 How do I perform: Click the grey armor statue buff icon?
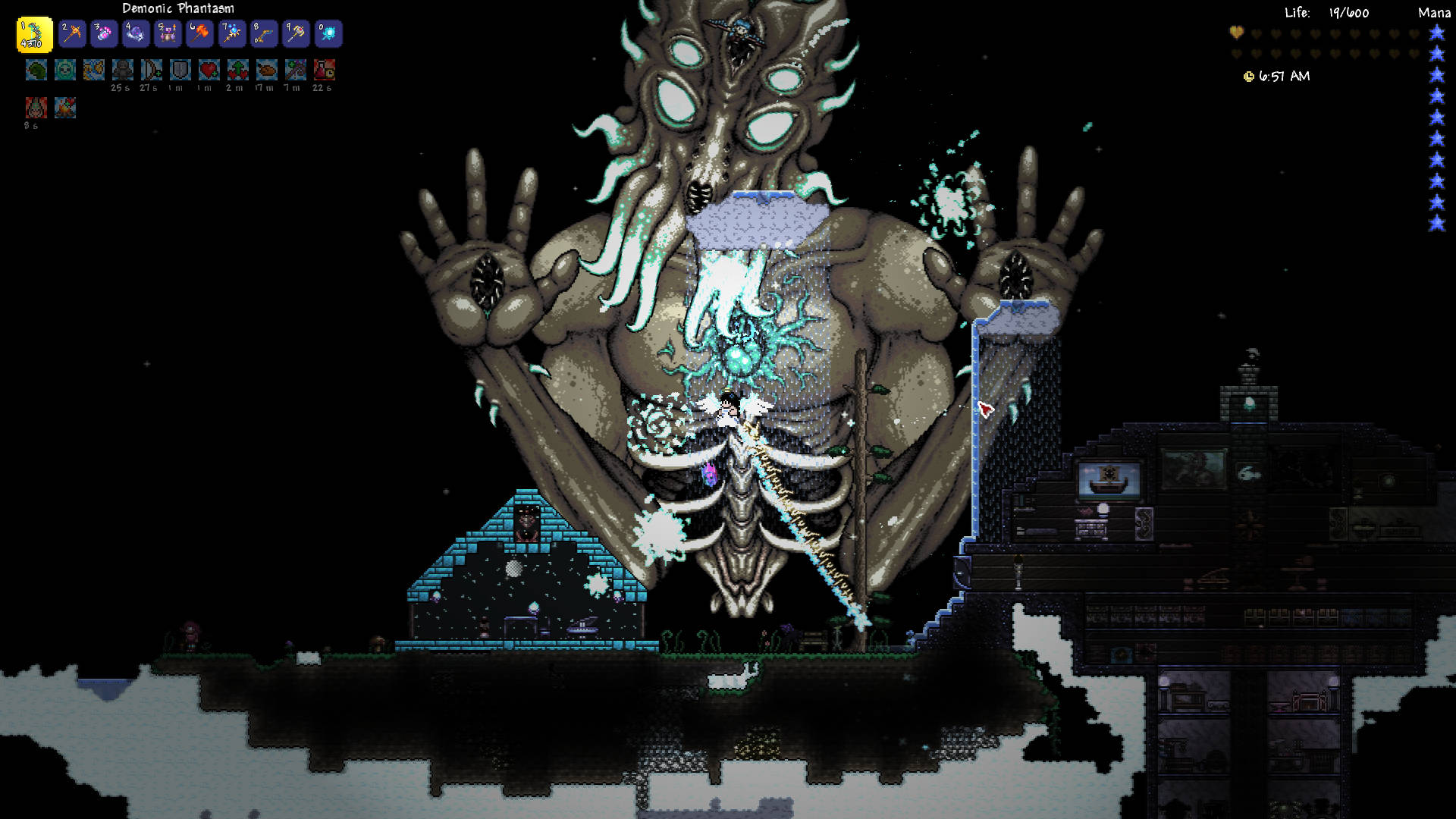tap(123, 71)
